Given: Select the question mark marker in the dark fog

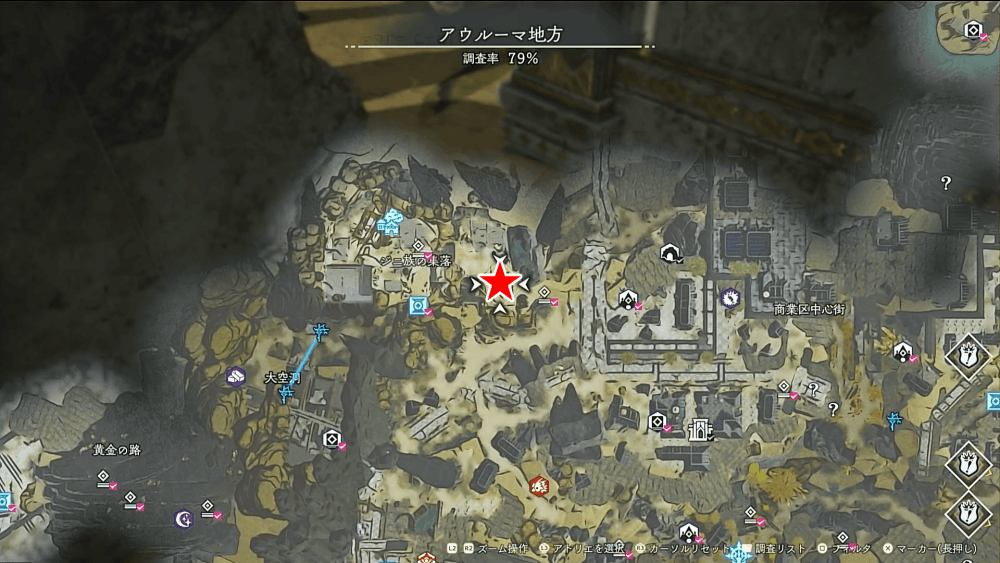Looking at the screenshot, I should tap(945, 183).
